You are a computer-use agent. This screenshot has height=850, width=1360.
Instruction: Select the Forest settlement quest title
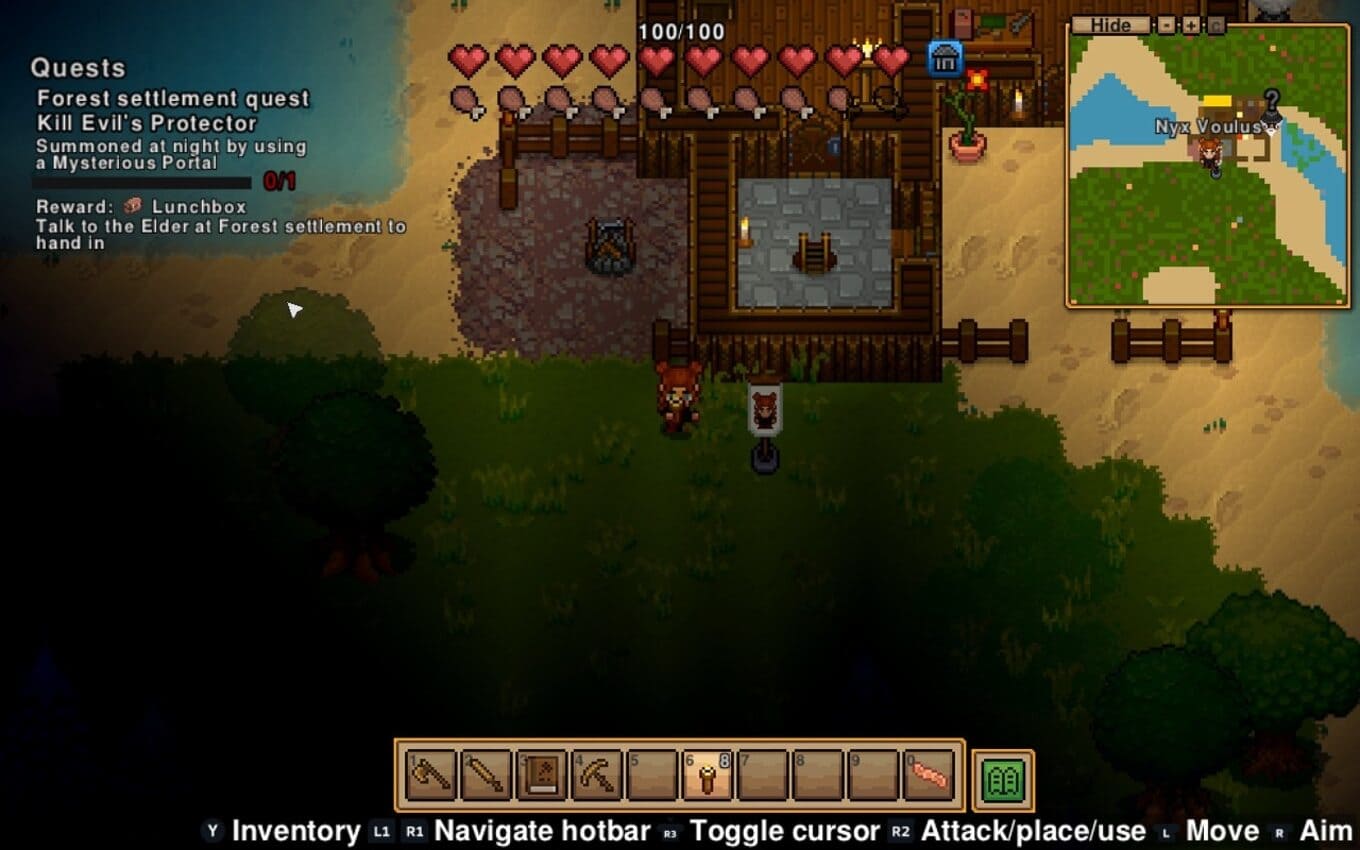(x=173, y=98)
